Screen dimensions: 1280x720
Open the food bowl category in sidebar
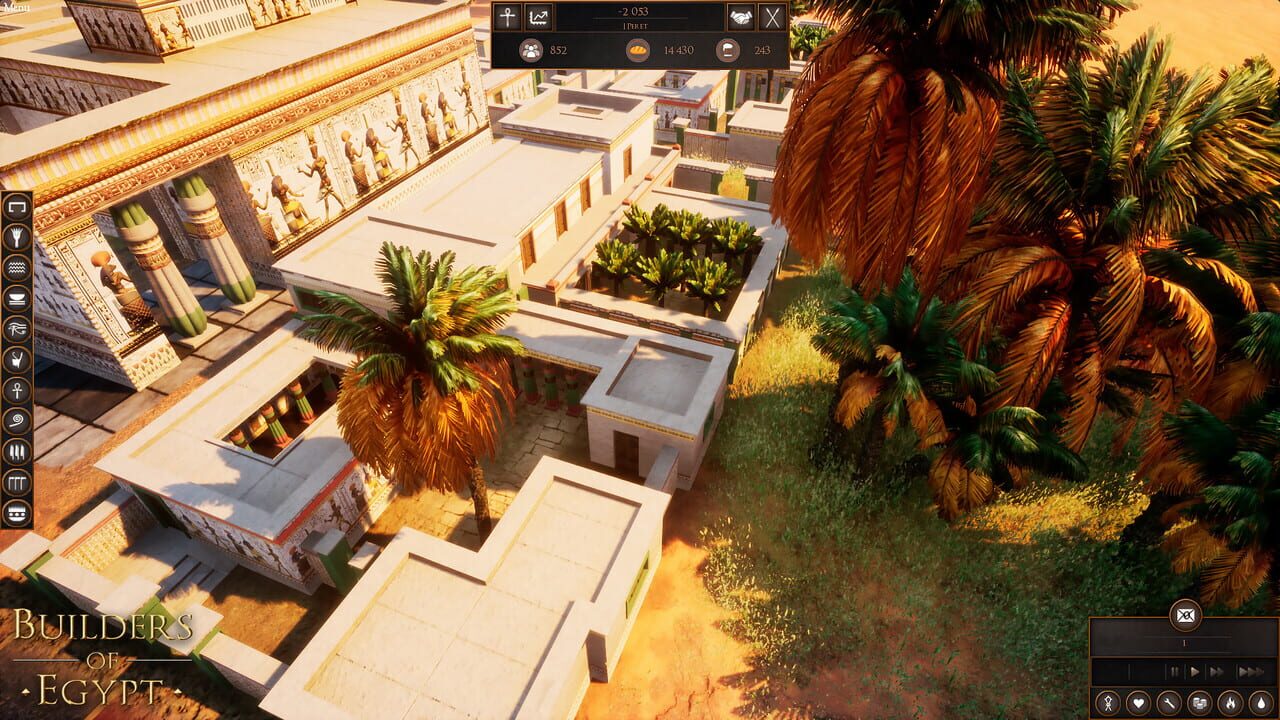click(15, 300)
